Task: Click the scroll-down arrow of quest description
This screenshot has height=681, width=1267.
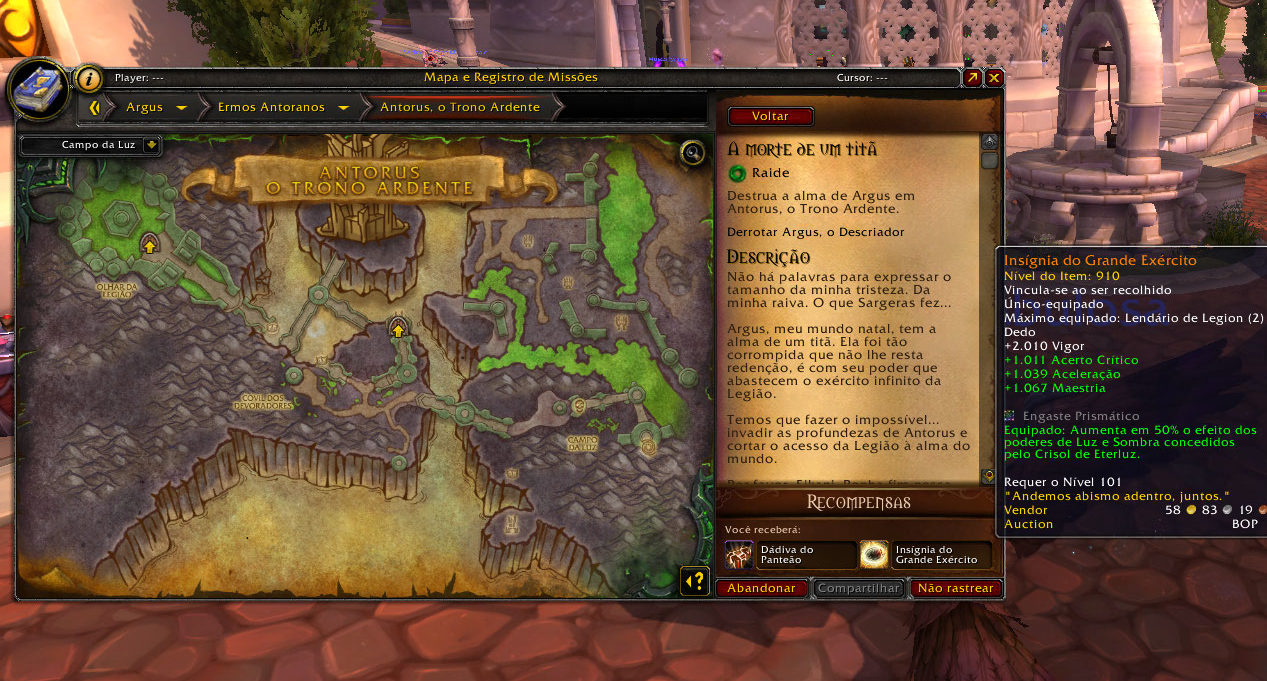Action: point(989,476)
